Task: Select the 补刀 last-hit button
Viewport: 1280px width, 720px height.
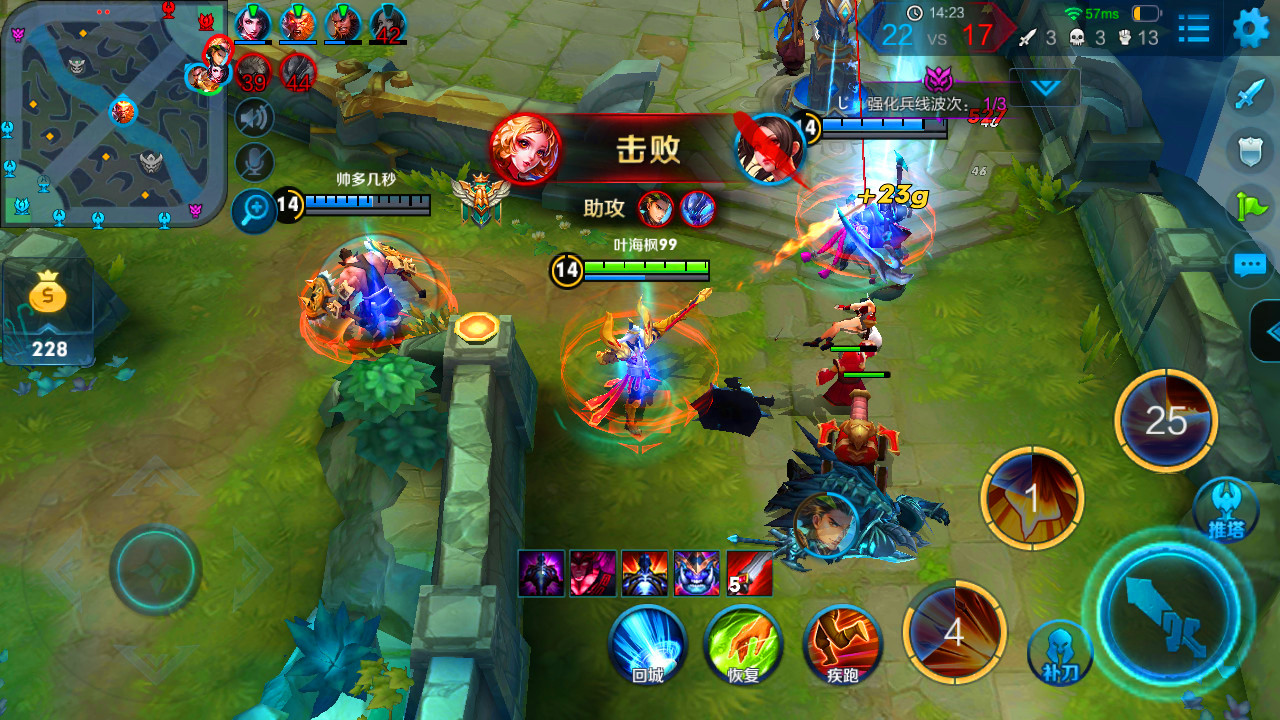Action: (x=1060, y=652)
